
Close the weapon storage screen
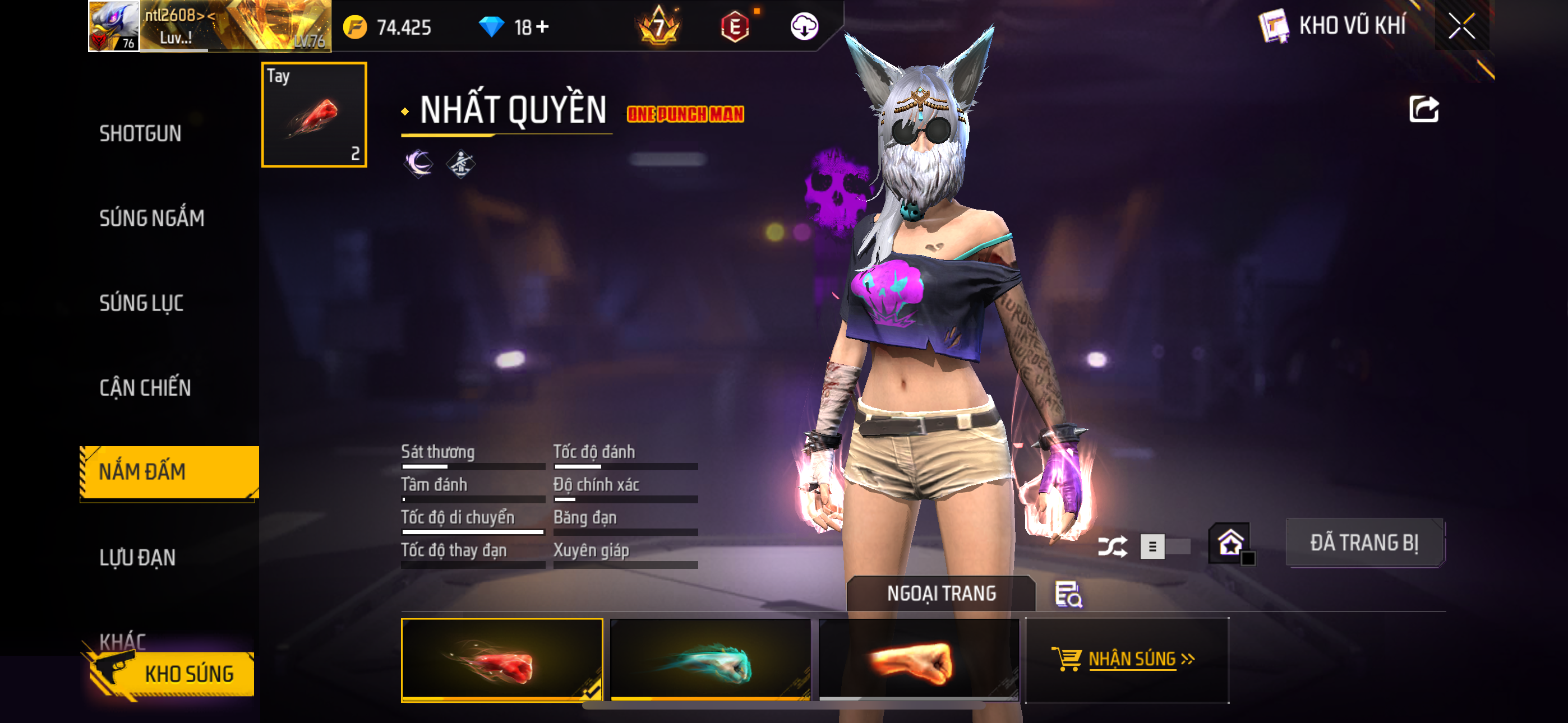[x=1461, y=26]
